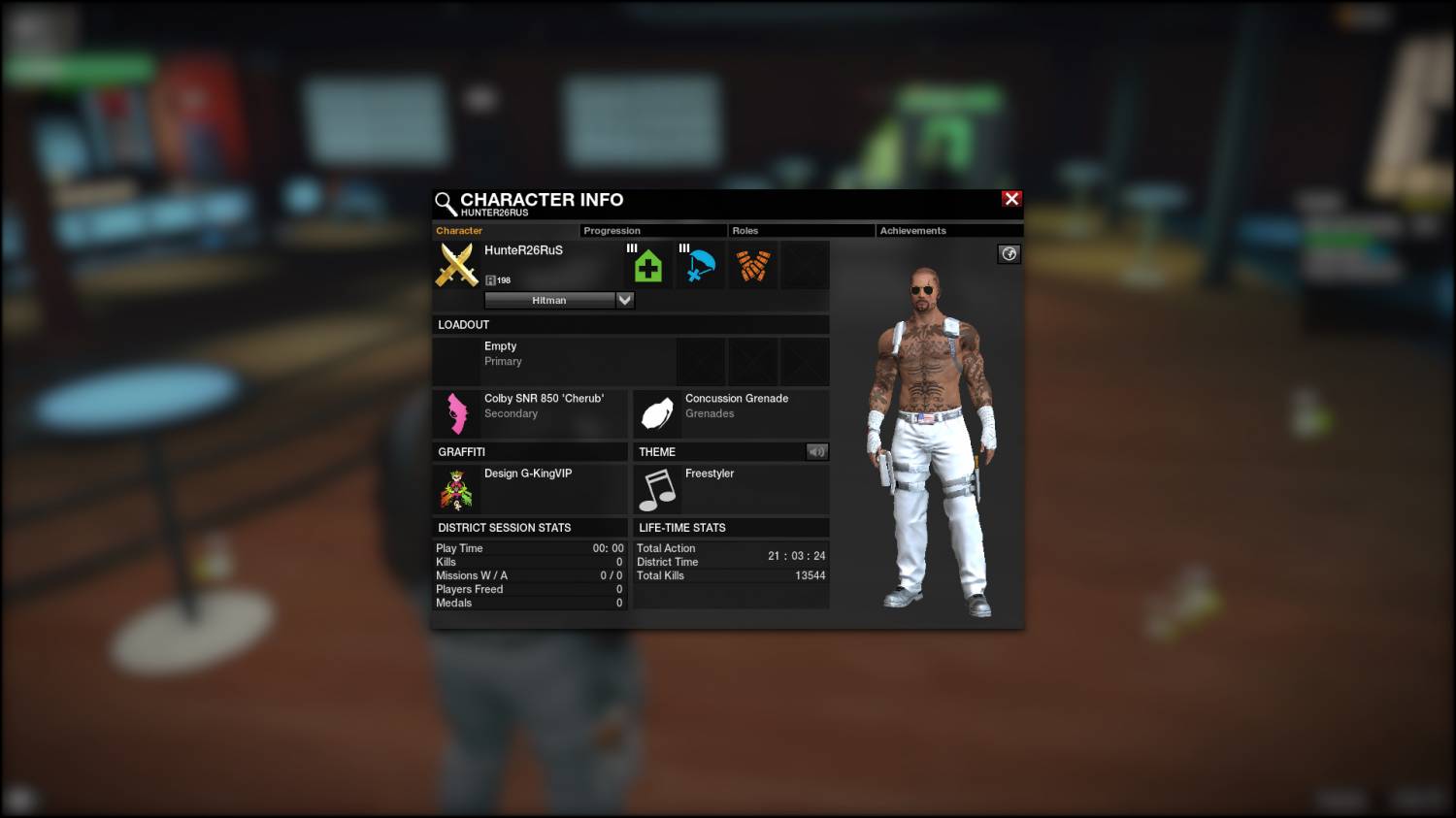This screenshot has height=818, width=1456.
Task: Switch to the Progression tab
Action: [612, 231]
